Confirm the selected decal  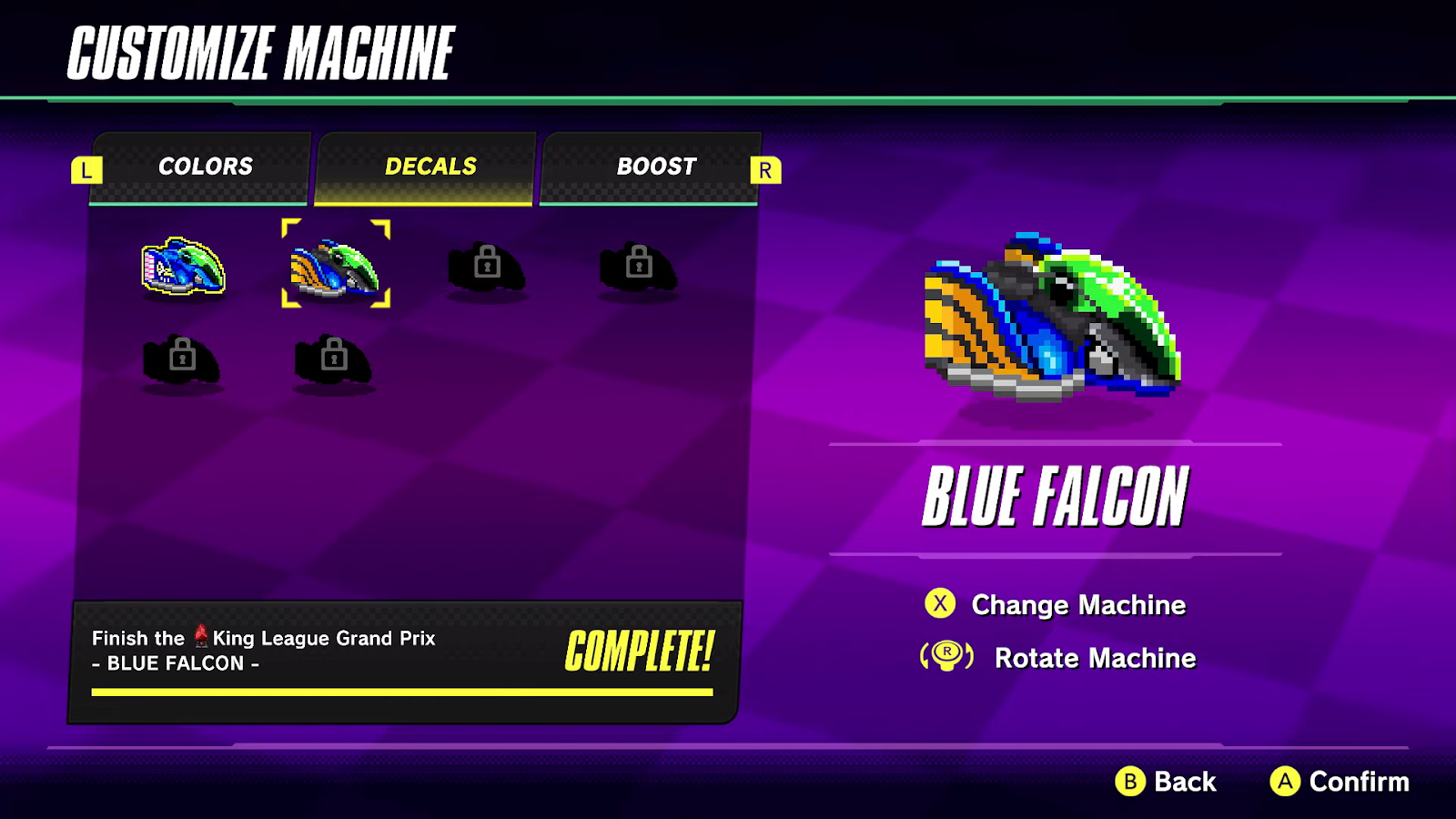[x=1340, y=781]
